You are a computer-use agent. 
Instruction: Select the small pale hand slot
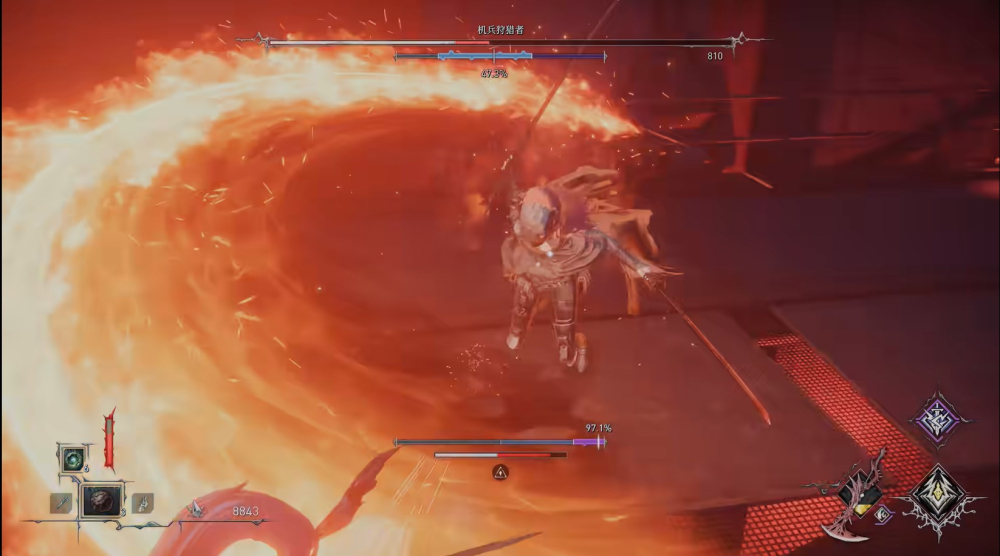(142, 502)
